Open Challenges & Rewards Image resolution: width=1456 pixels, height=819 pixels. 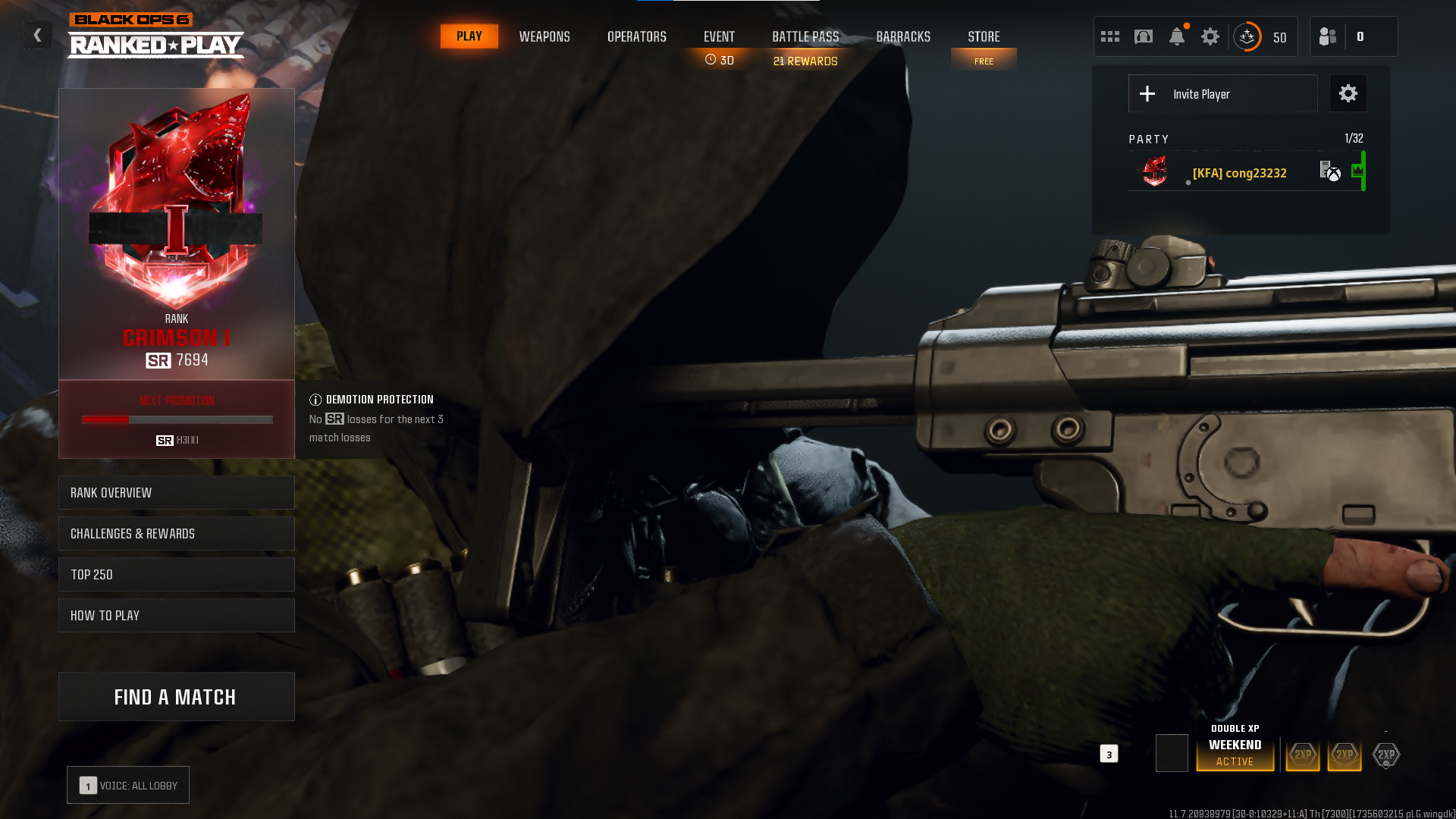pyautogui.click(x=177, y=534)
